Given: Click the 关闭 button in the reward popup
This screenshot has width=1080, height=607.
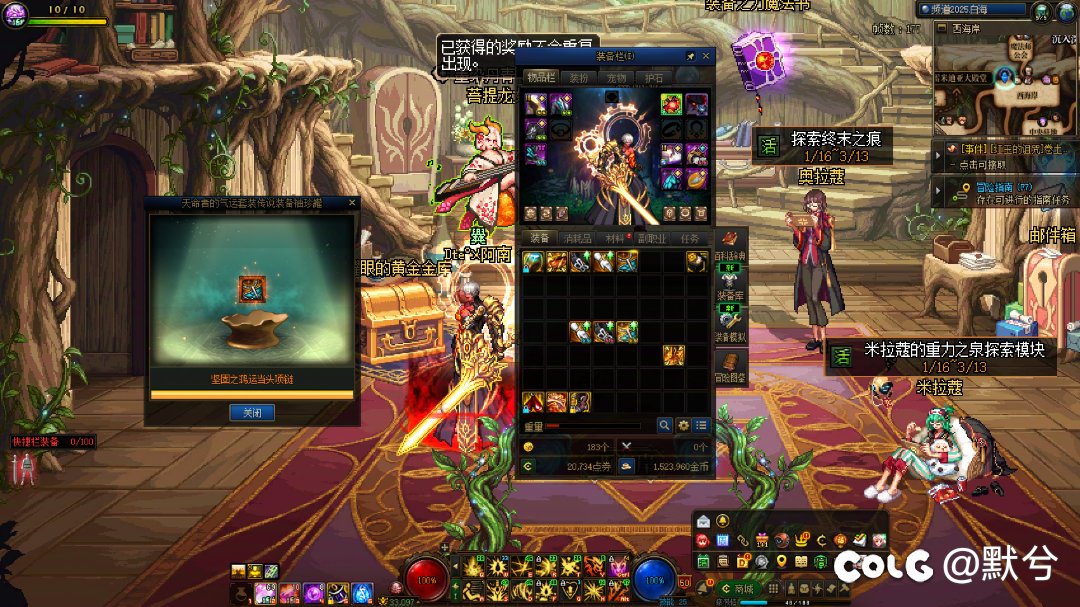Looking at the screenshot, I should tap(251, 412).
